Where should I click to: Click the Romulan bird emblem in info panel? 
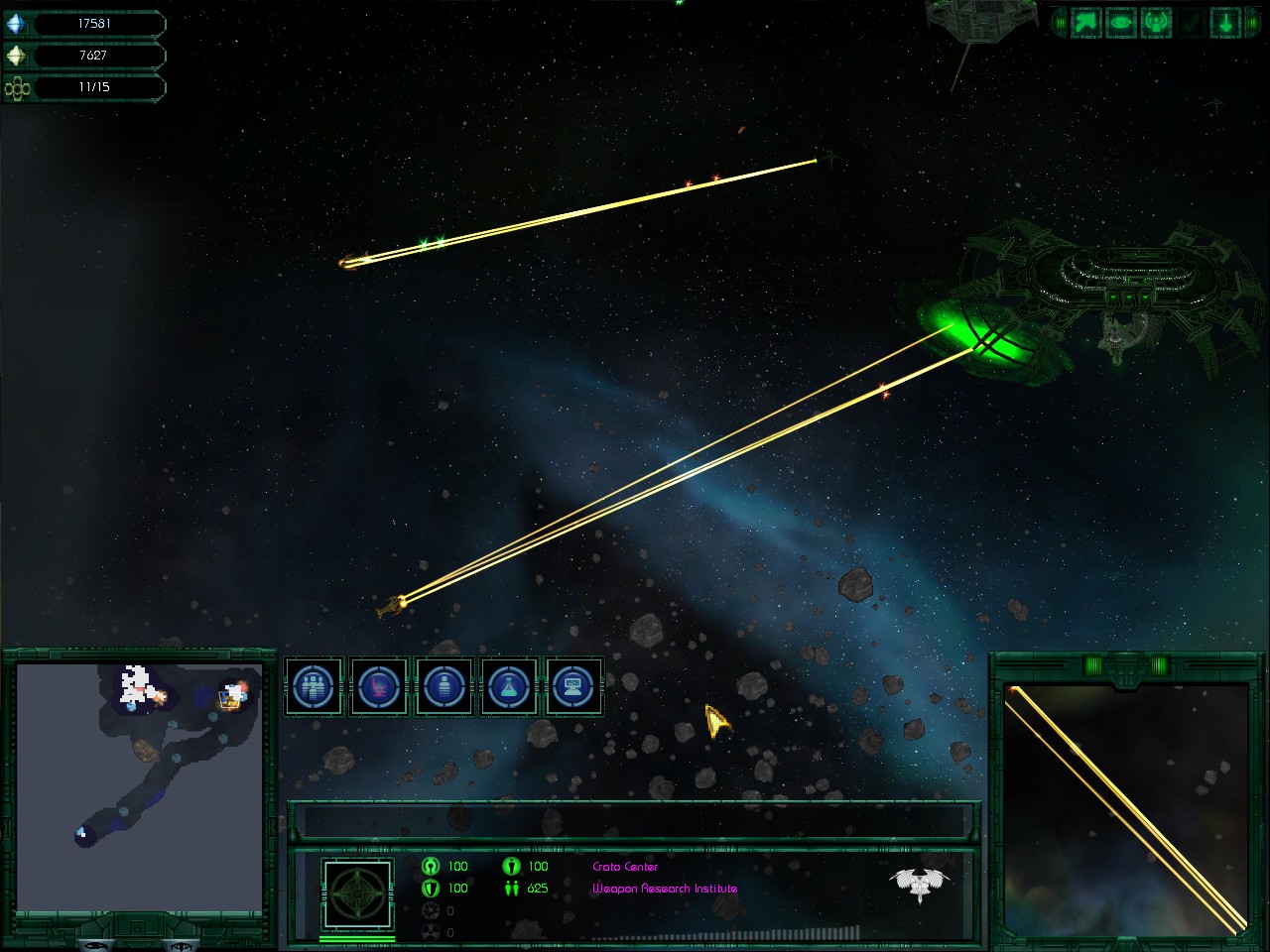coord(920,882)
